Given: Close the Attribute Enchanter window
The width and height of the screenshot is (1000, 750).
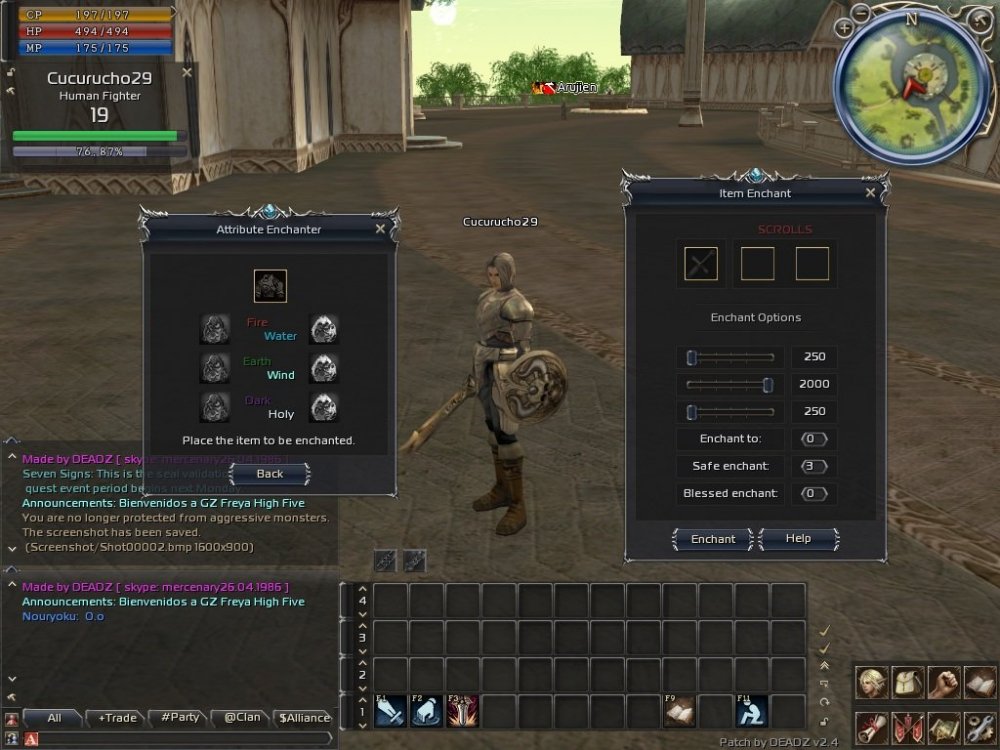Looking at the screenshot, I should click(x=380, y=229).
